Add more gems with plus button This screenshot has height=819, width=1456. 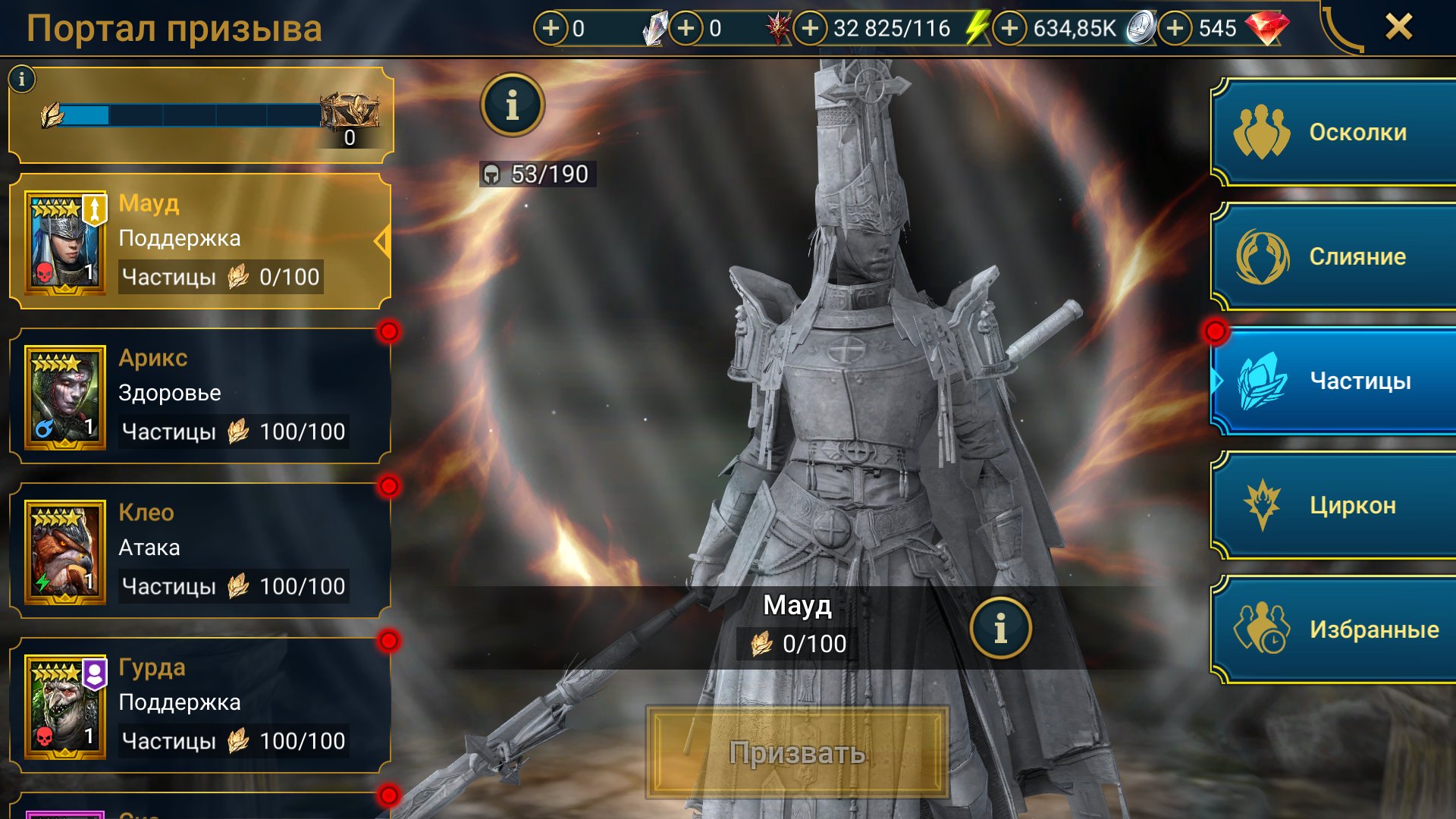coord(1175,29)
